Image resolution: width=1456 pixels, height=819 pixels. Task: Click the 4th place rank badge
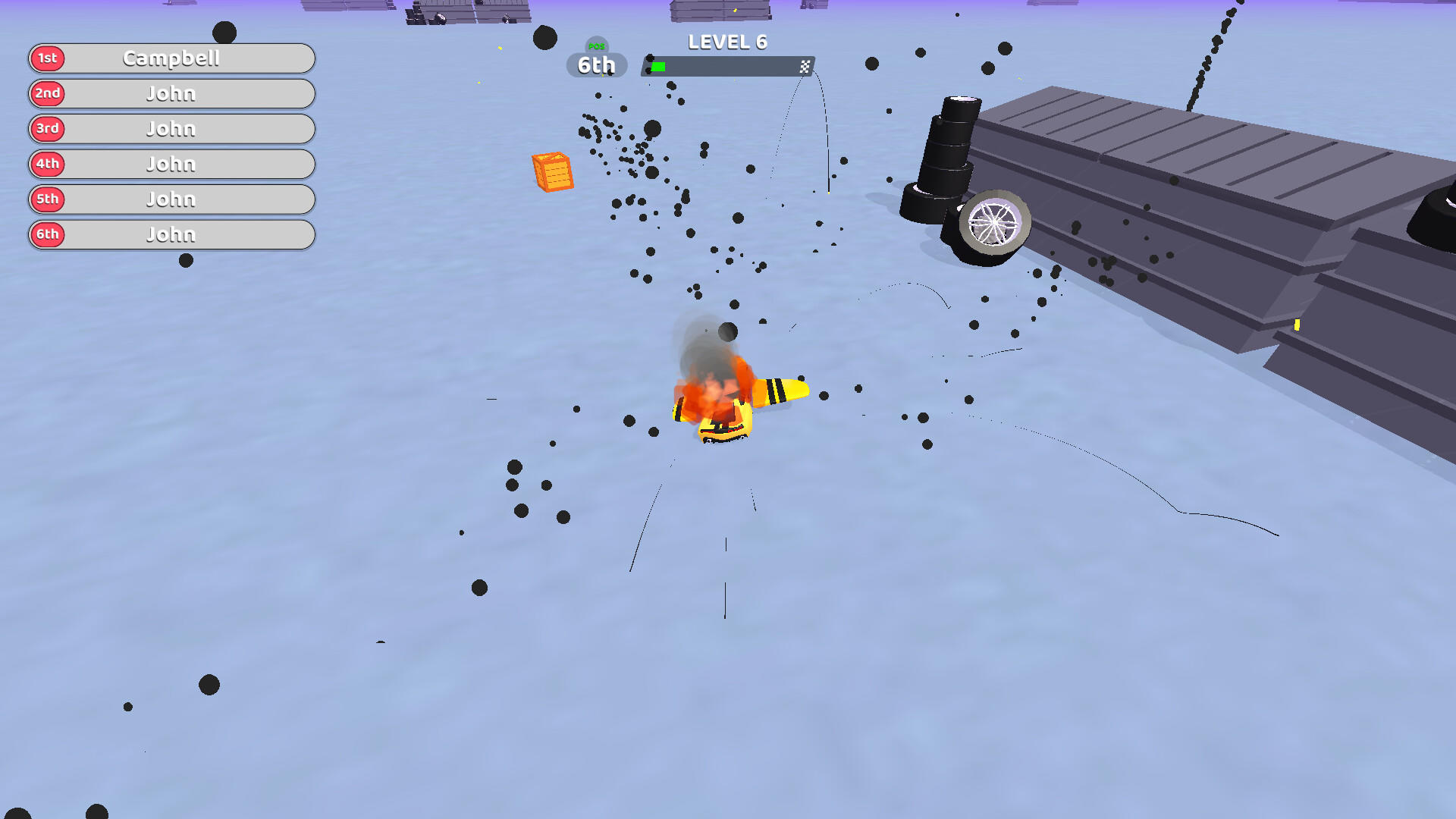pos(47,164)
